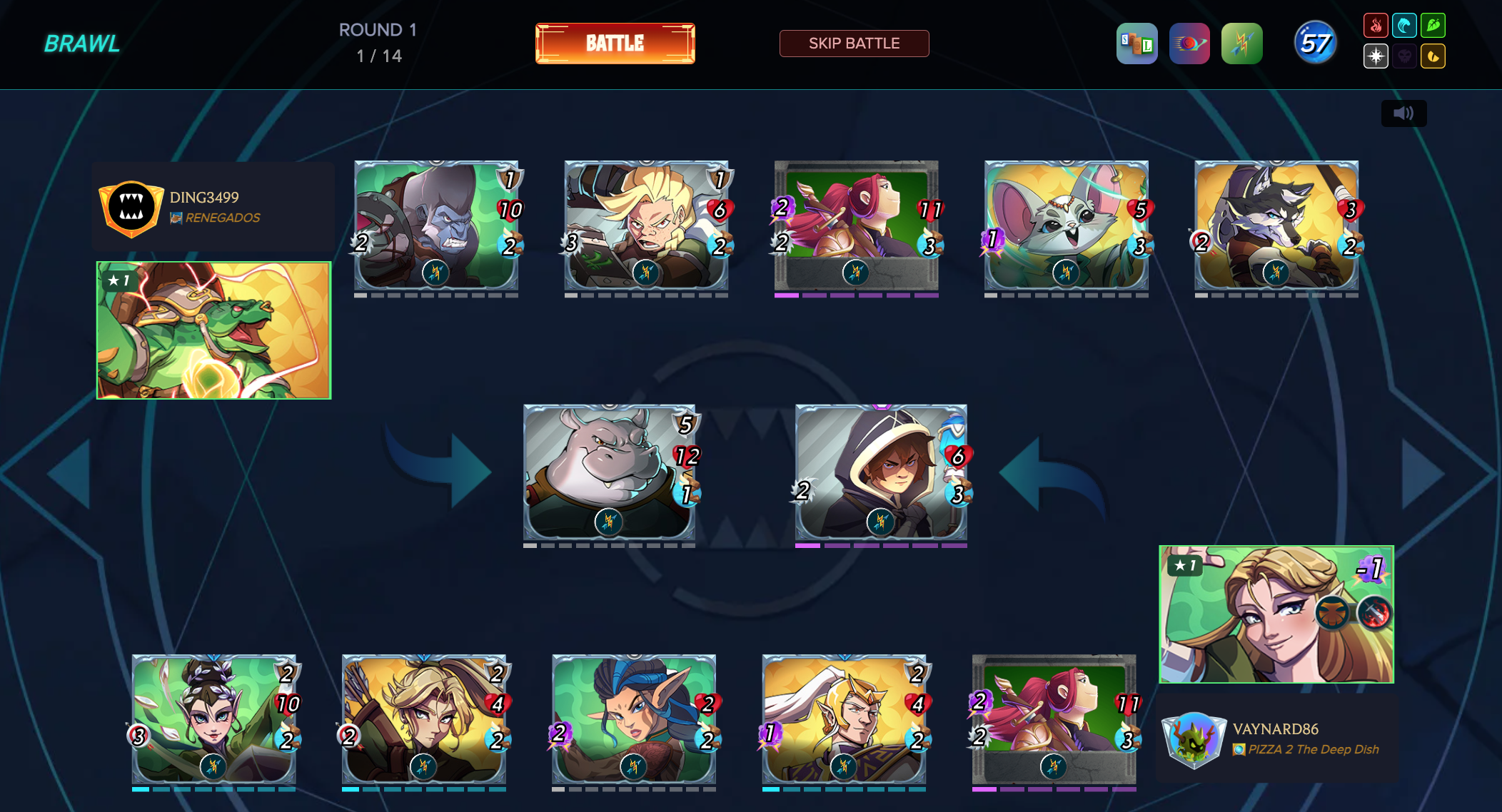Open DING3499's player profile
Screen dimensions: 1502x812
click(x=204, y=197)
